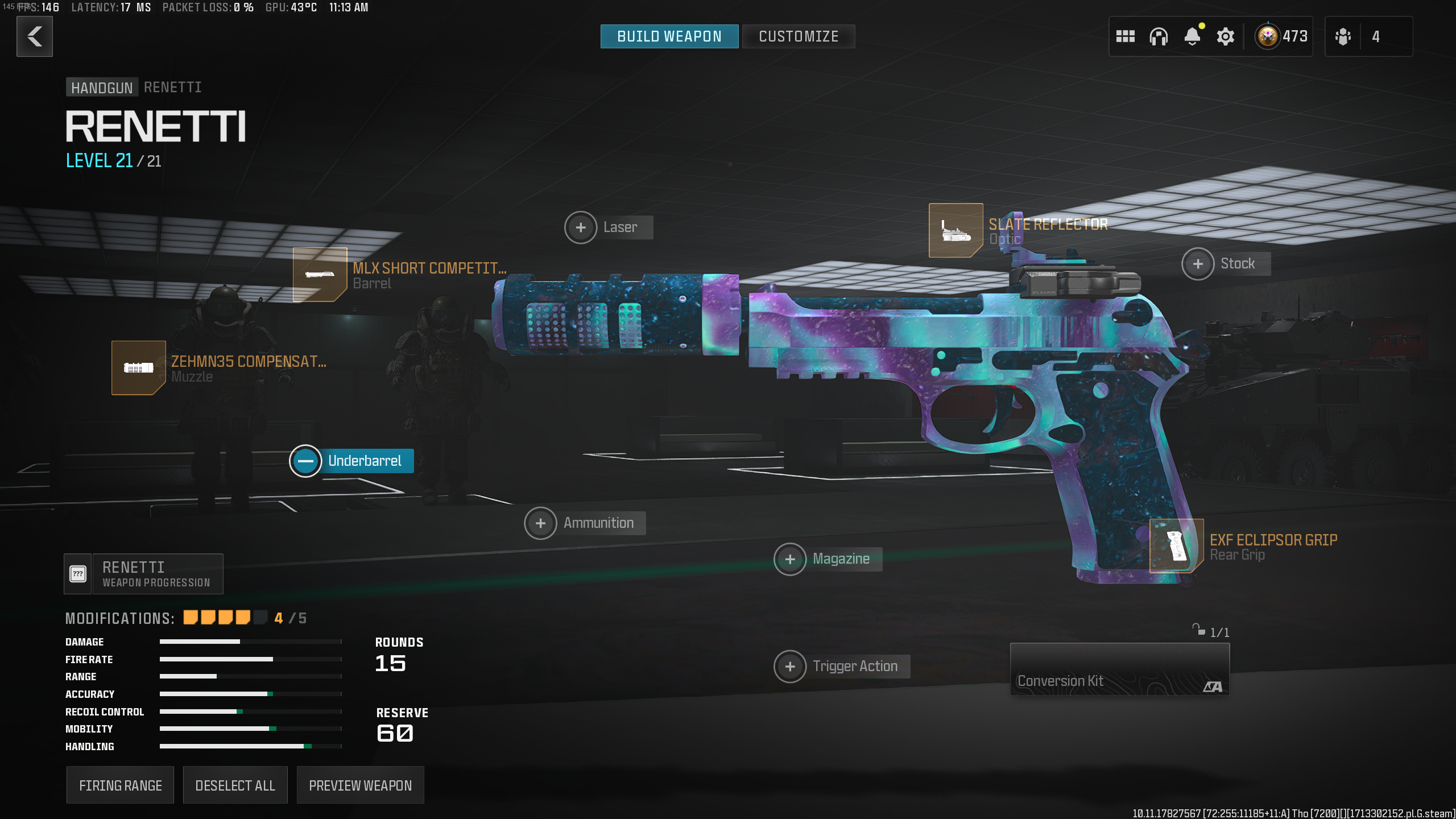Switch to the Customize tab
This screenshot has width=1456, height=819.
pos(798,36)
